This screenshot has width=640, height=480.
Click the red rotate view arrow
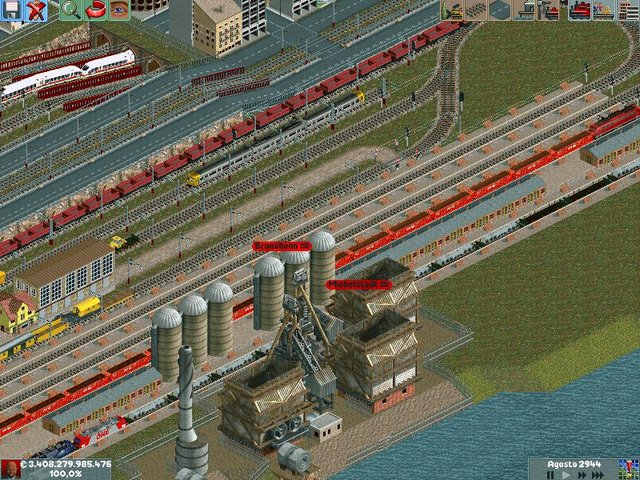96,11
